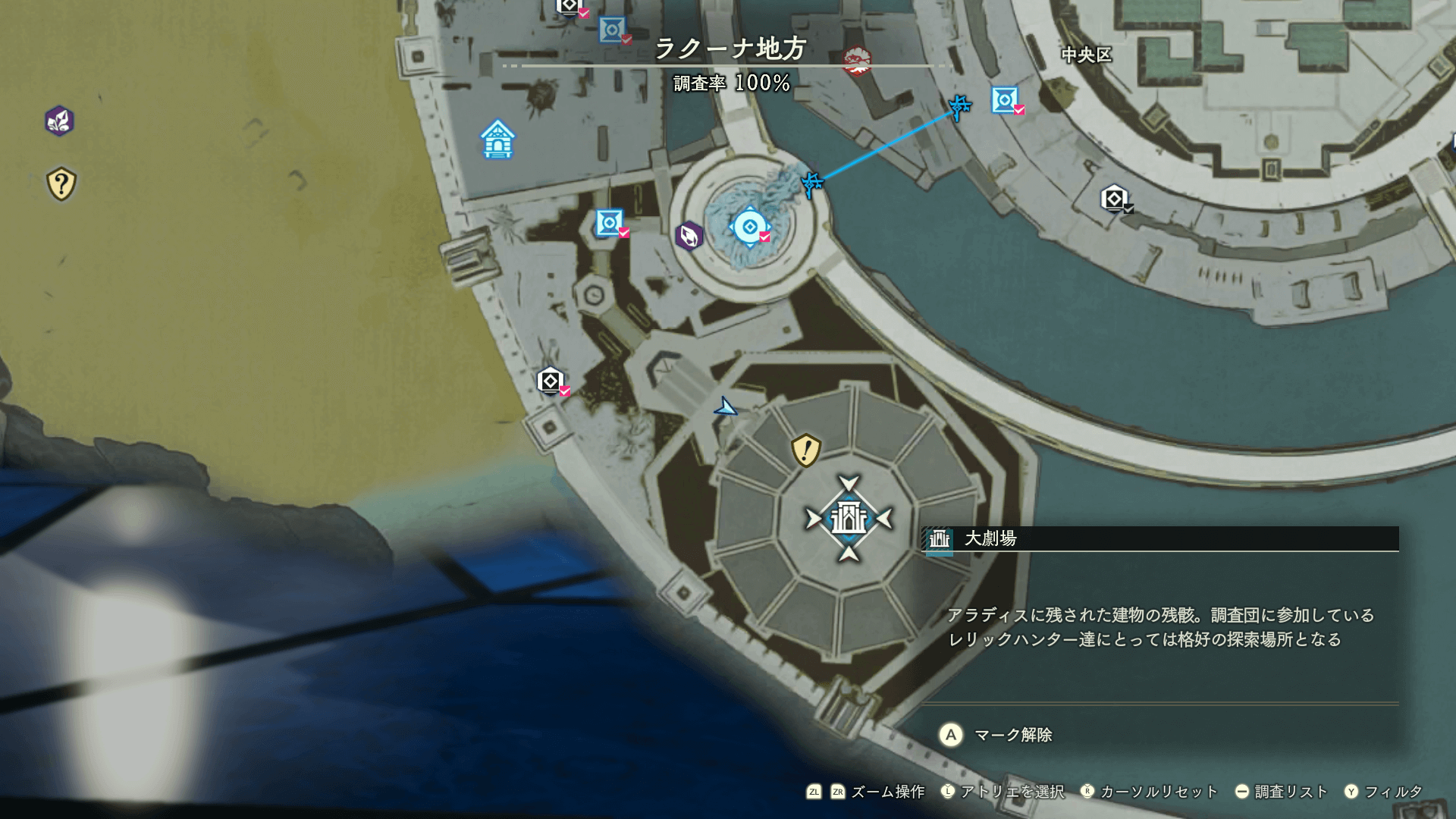Screen dimensions: 1456x819
Task: Select the yellow question mark shield marker
Action: click(61, 184)
